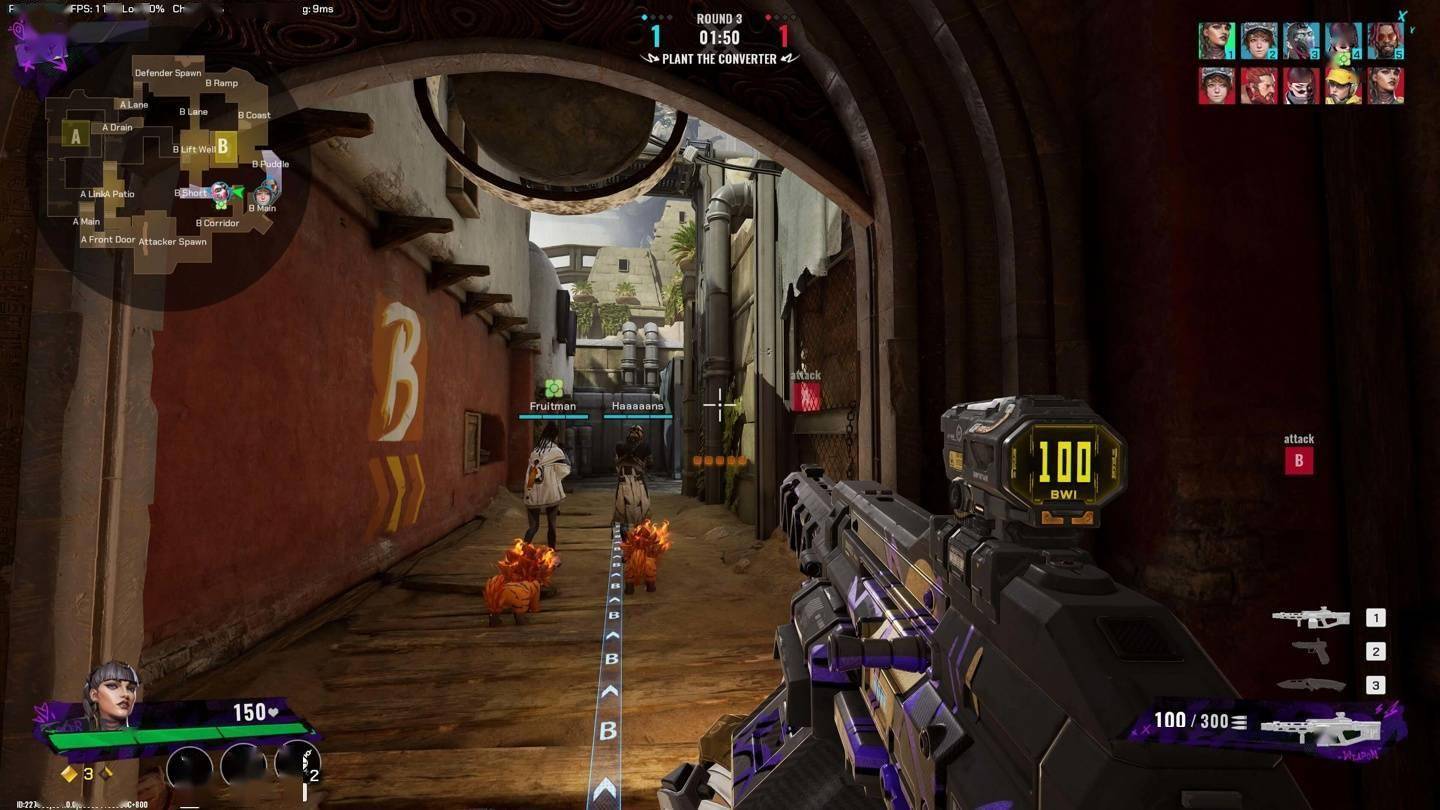Click the purple shard card icon
Screen dimensions: 1440x810
(x=44, y=50)
